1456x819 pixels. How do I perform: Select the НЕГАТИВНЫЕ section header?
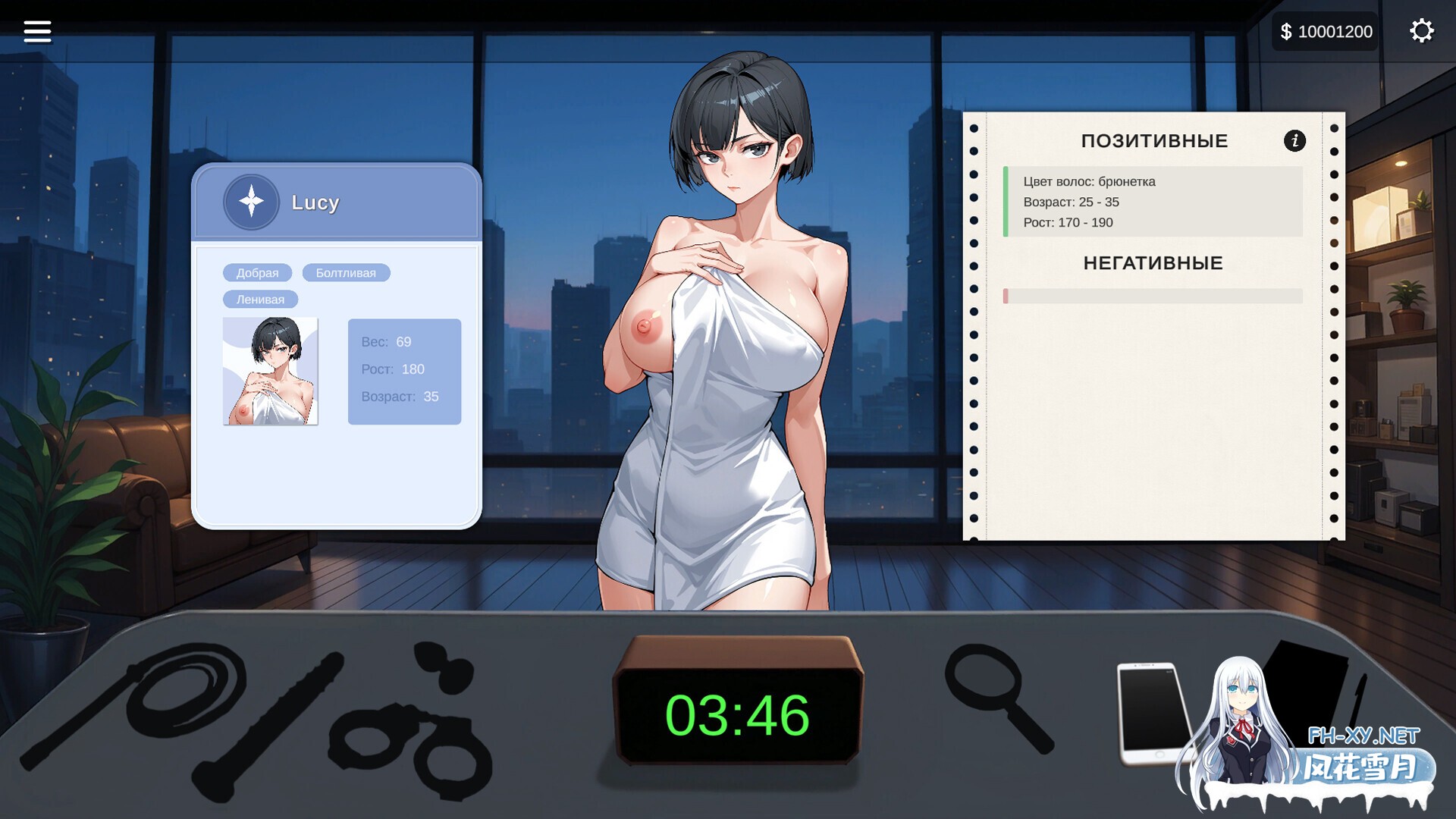1154,263
